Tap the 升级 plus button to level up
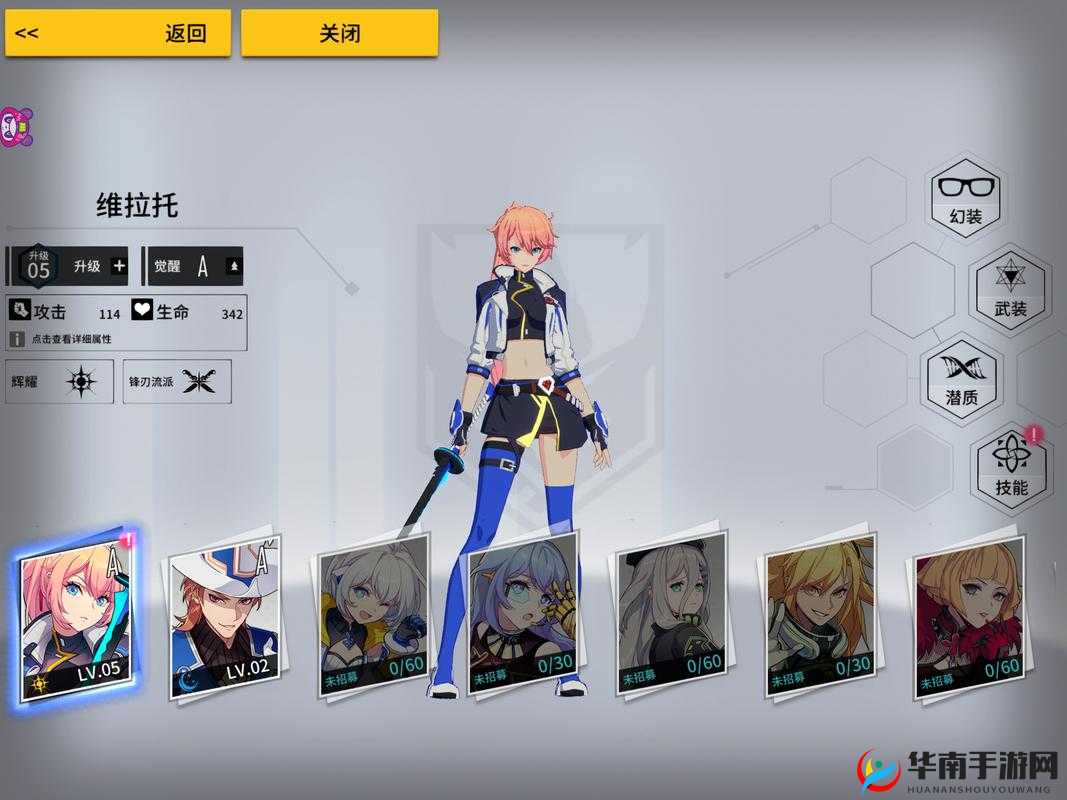 [119, 266]
